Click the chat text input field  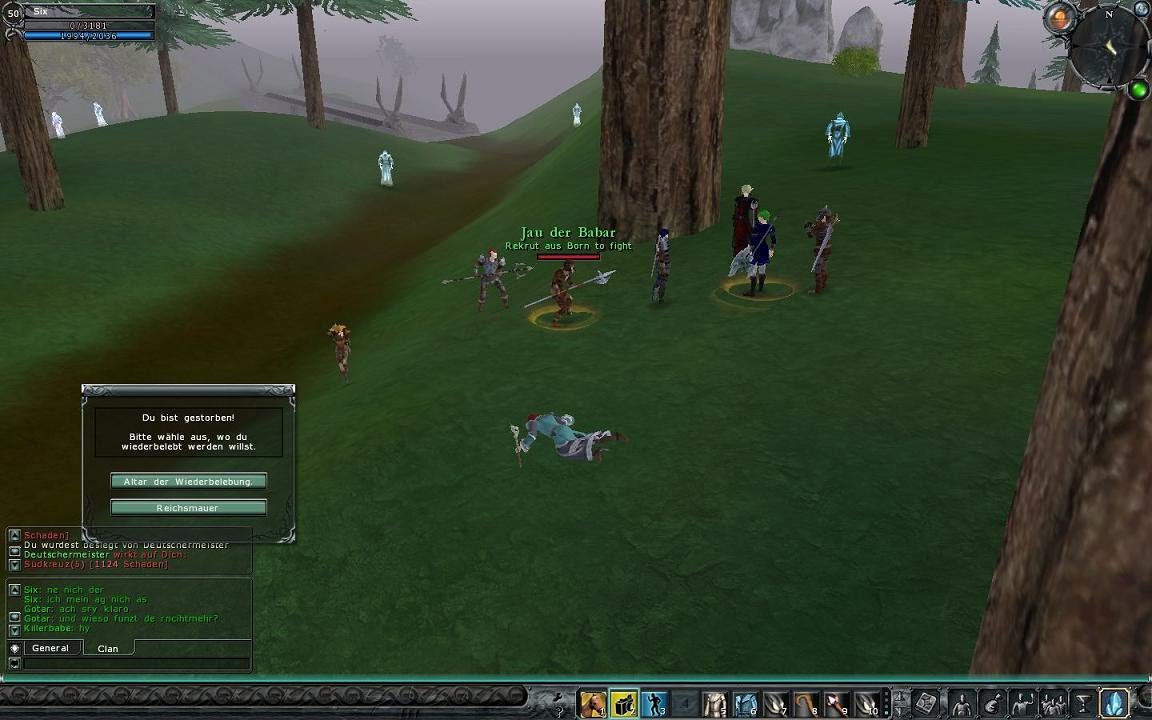(x=137, y=663)
